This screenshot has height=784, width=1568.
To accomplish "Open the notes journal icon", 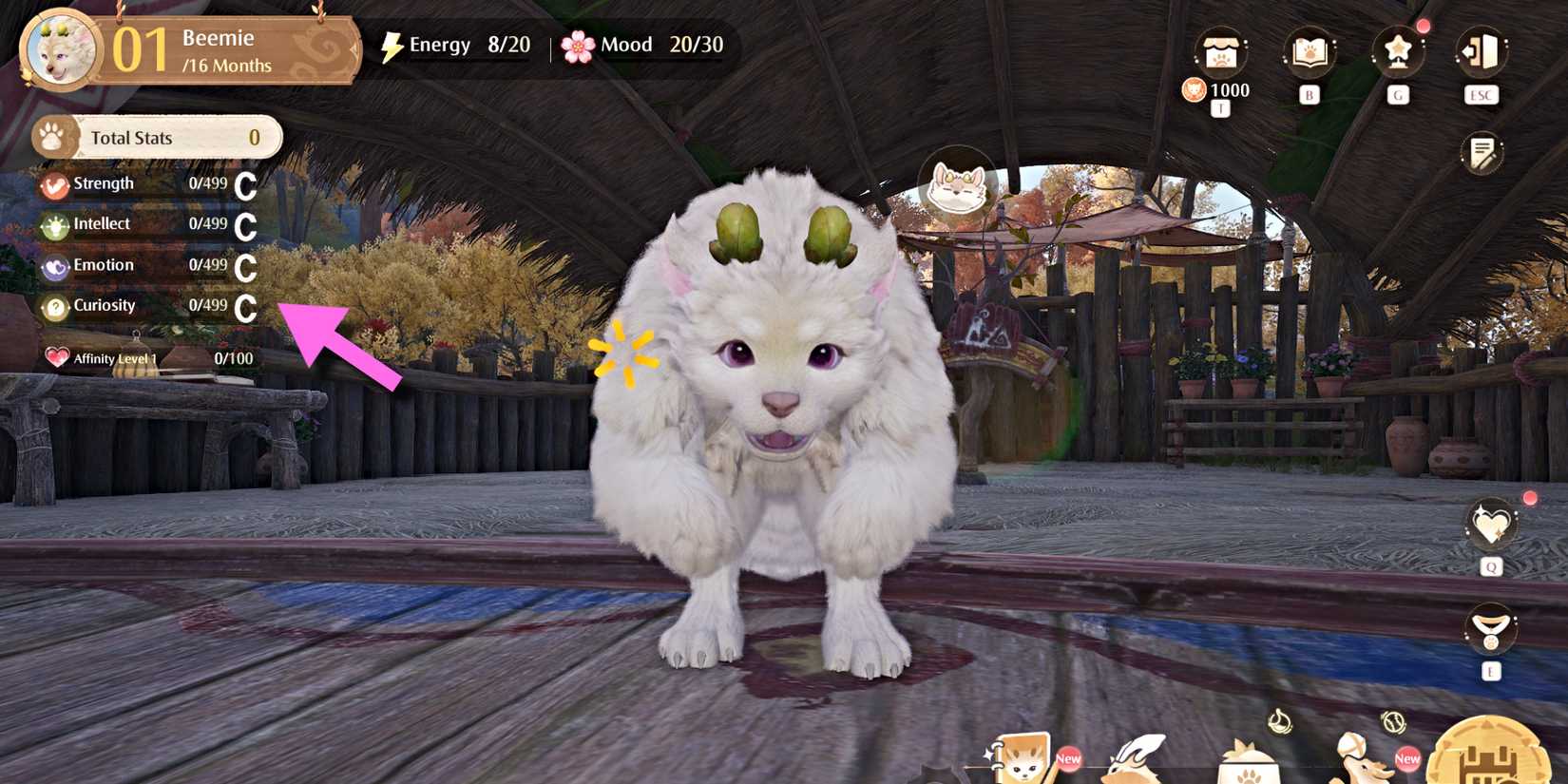I will 1482,152.
